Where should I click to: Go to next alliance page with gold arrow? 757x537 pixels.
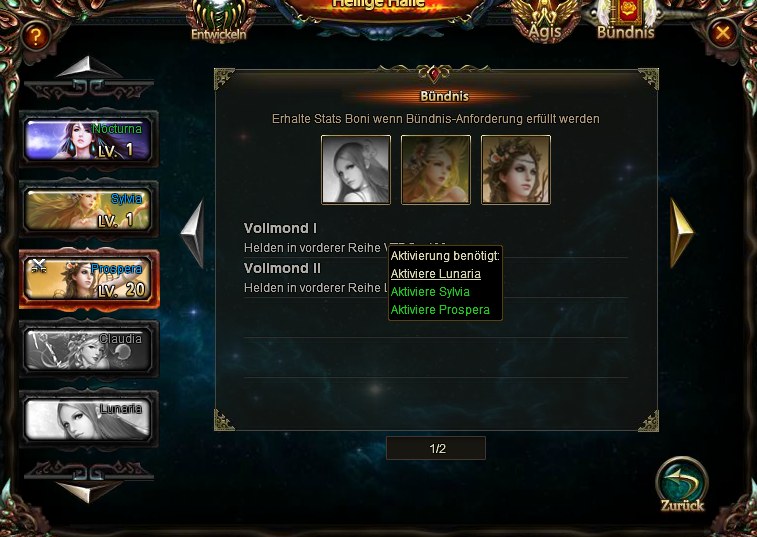coord(681,233)
